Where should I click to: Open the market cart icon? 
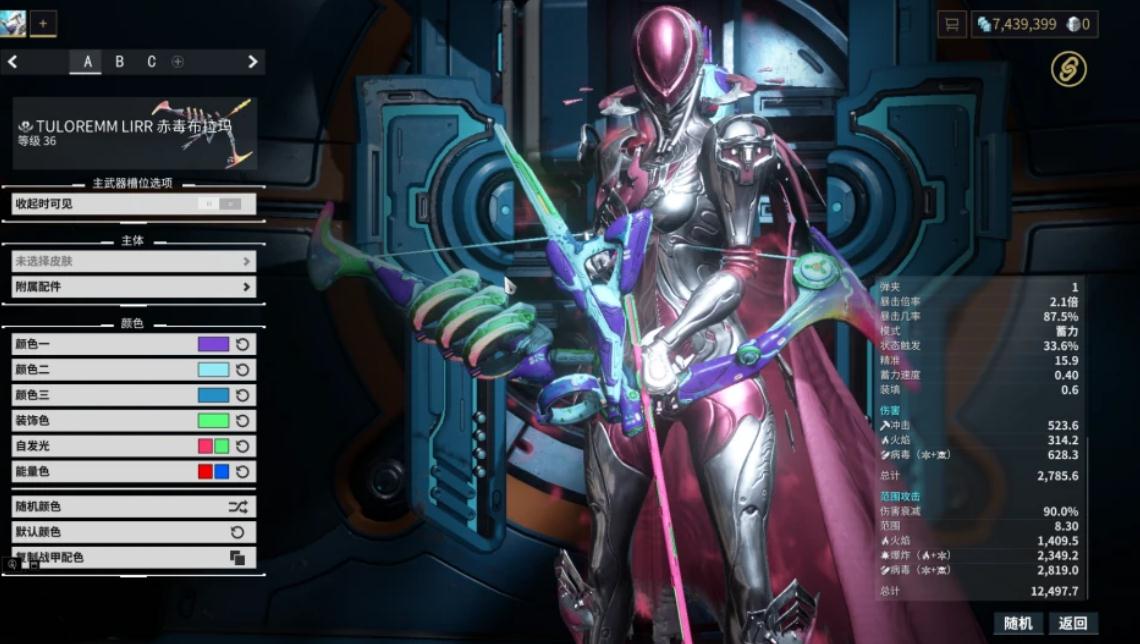951,24
